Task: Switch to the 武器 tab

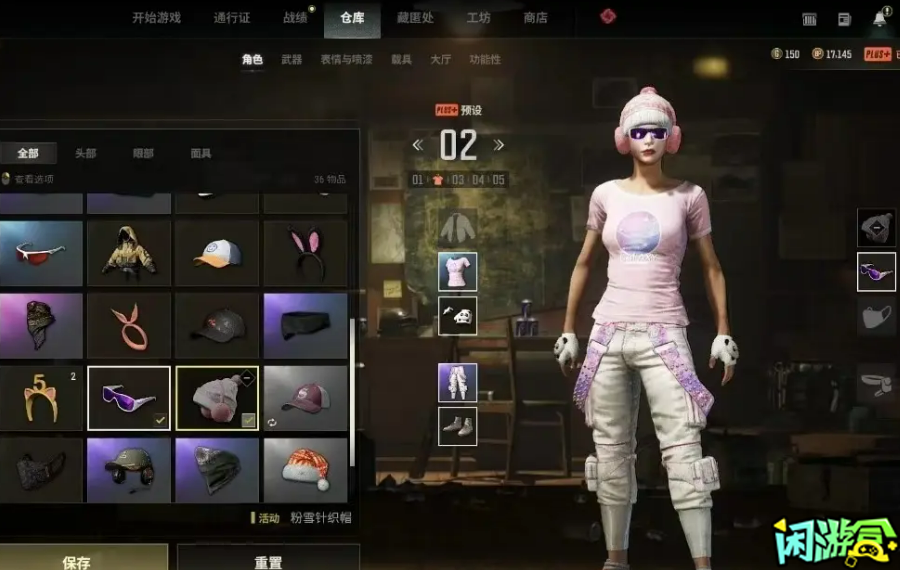Action: [291, 60]
